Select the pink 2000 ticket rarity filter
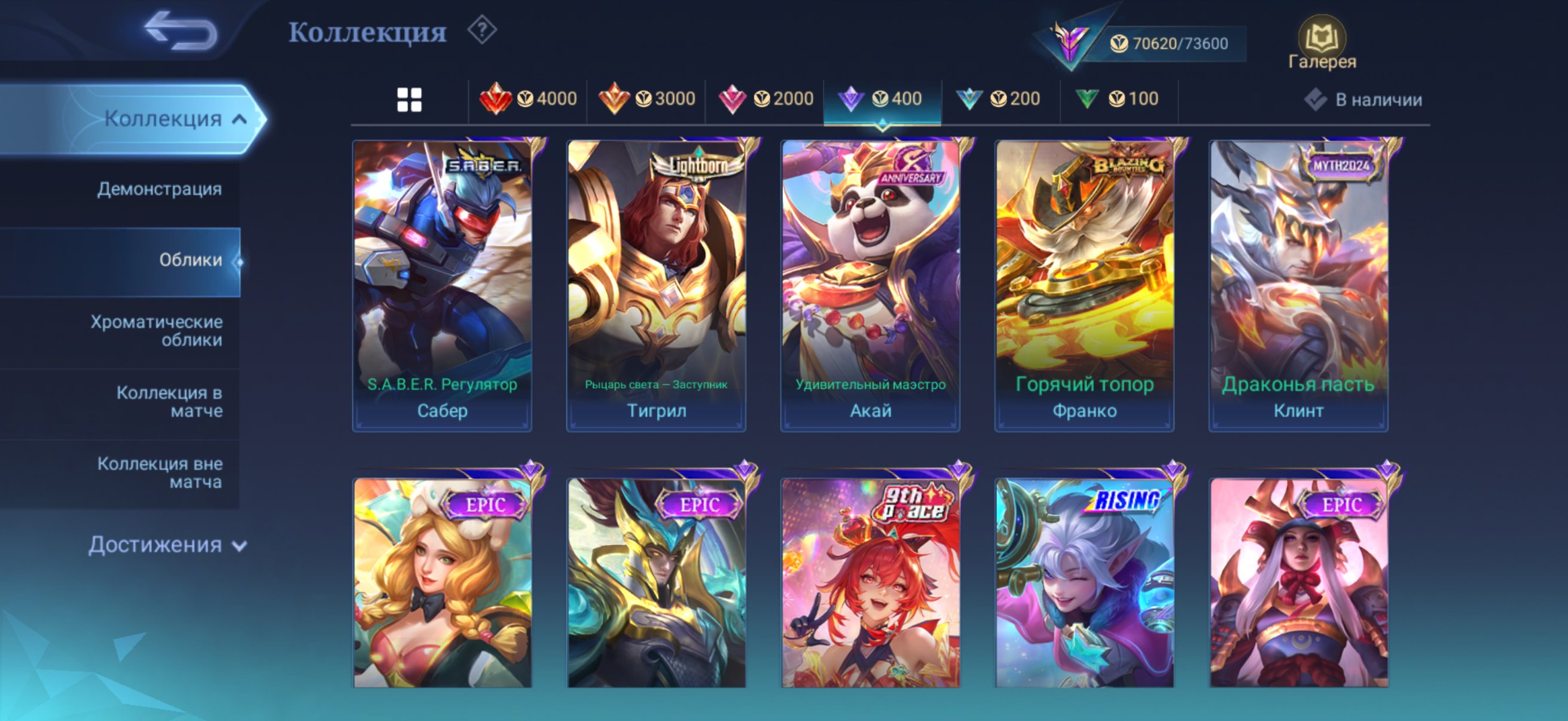 pos(767,98)
